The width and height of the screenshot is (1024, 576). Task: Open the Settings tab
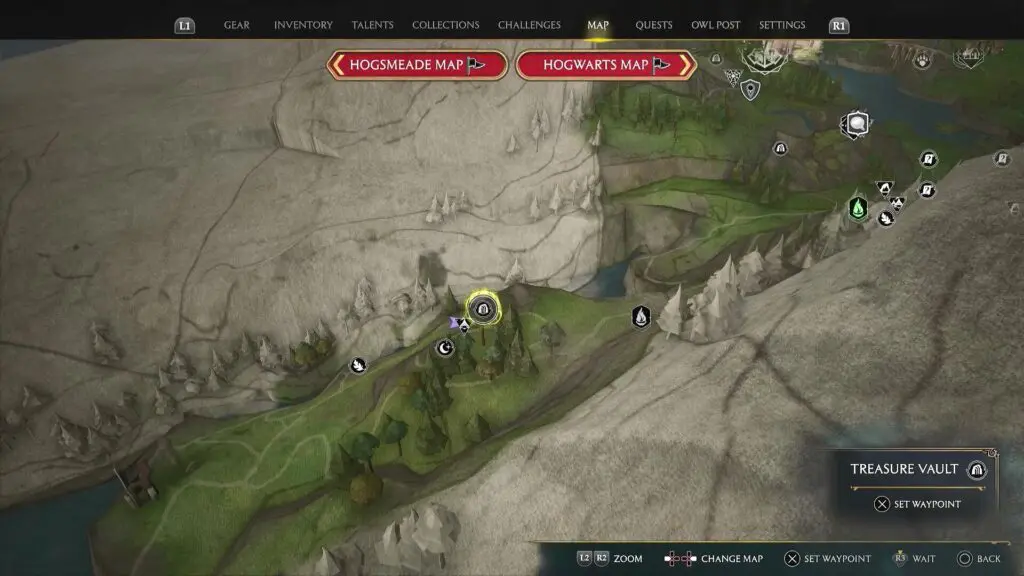coord(782,25)
